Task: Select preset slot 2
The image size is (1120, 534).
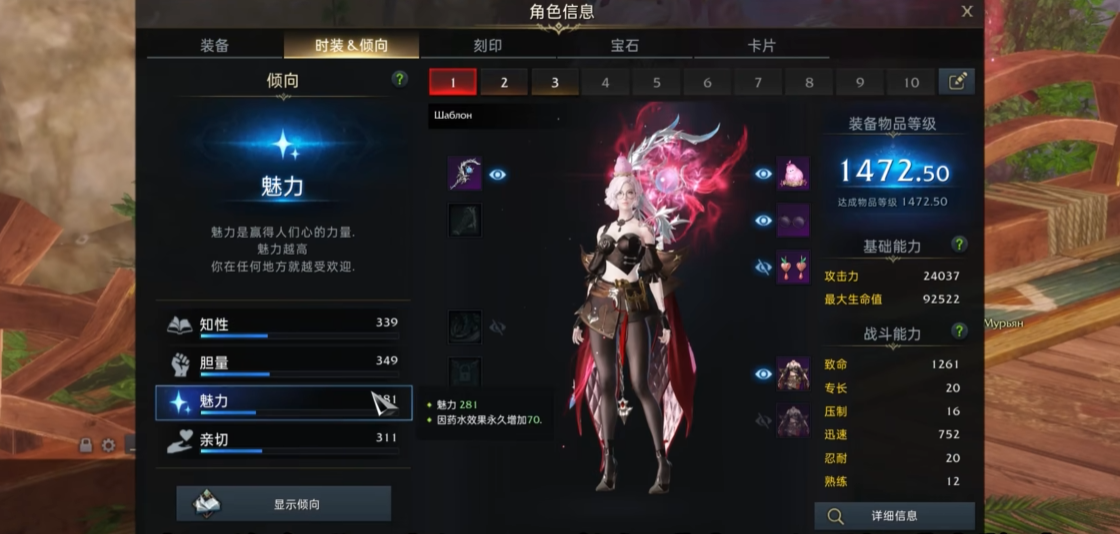Action: click(504, 82)
